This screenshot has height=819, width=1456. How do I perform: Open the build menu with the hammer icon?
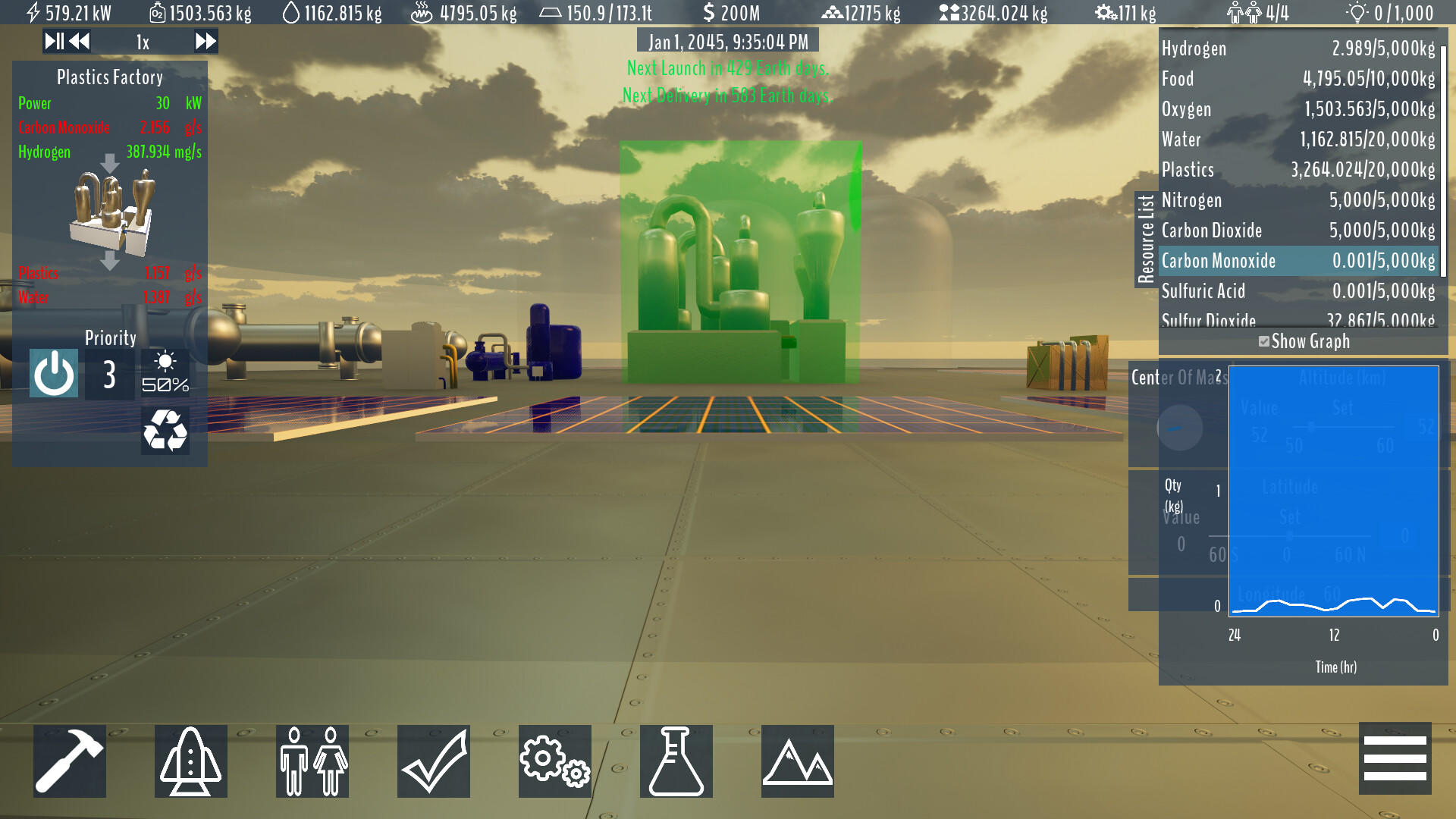coord(69,761)
